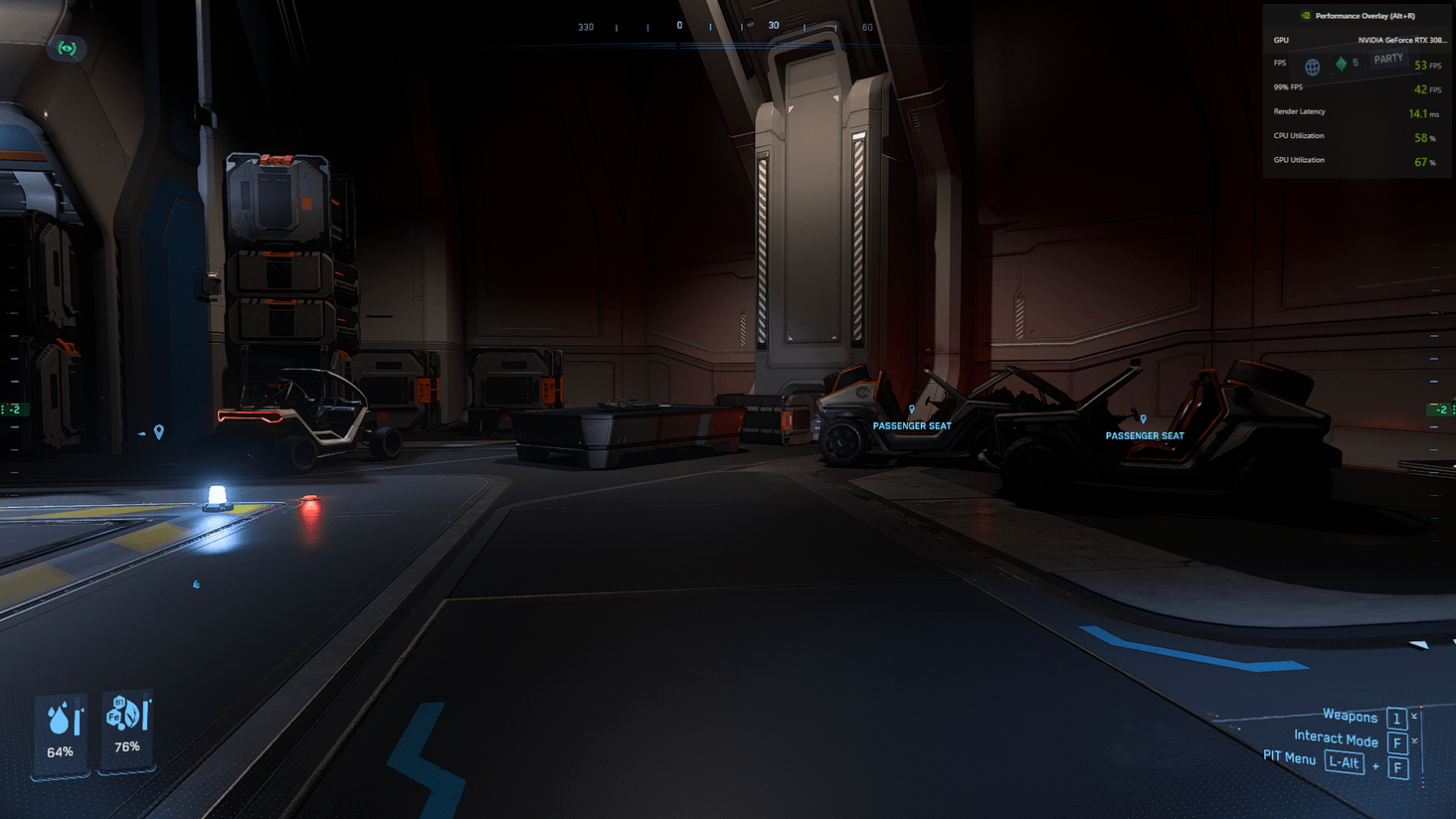Select the globe network icon in the overlay

(1311, 66)
